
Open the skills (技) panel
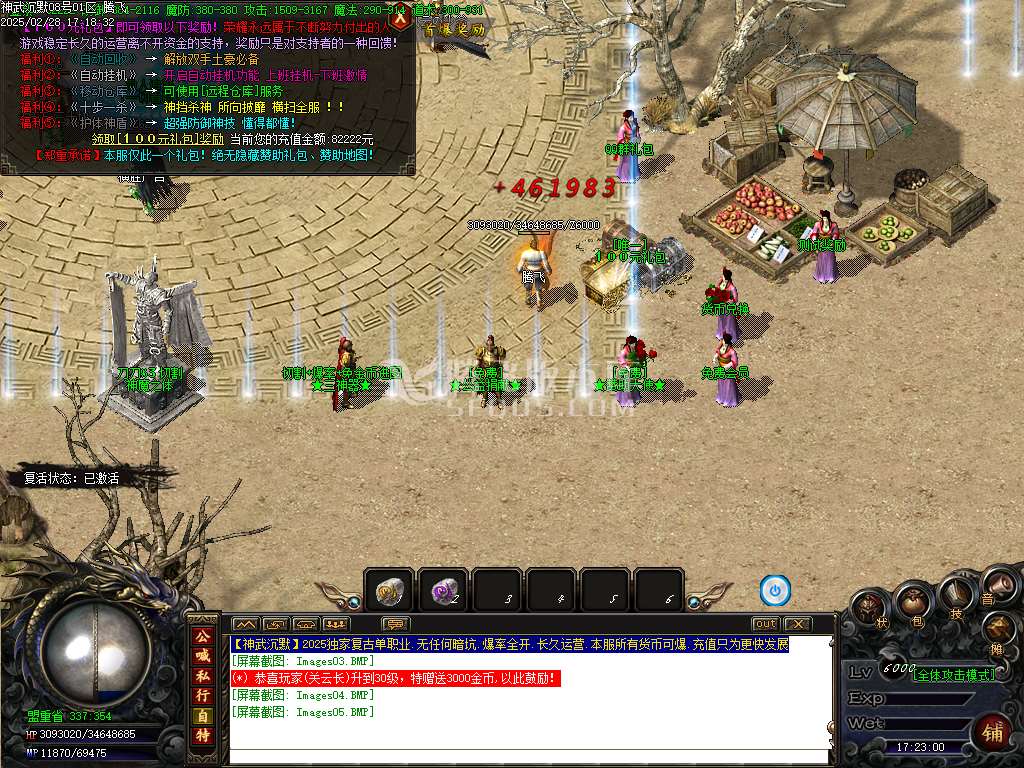click(x=955, y=597)
